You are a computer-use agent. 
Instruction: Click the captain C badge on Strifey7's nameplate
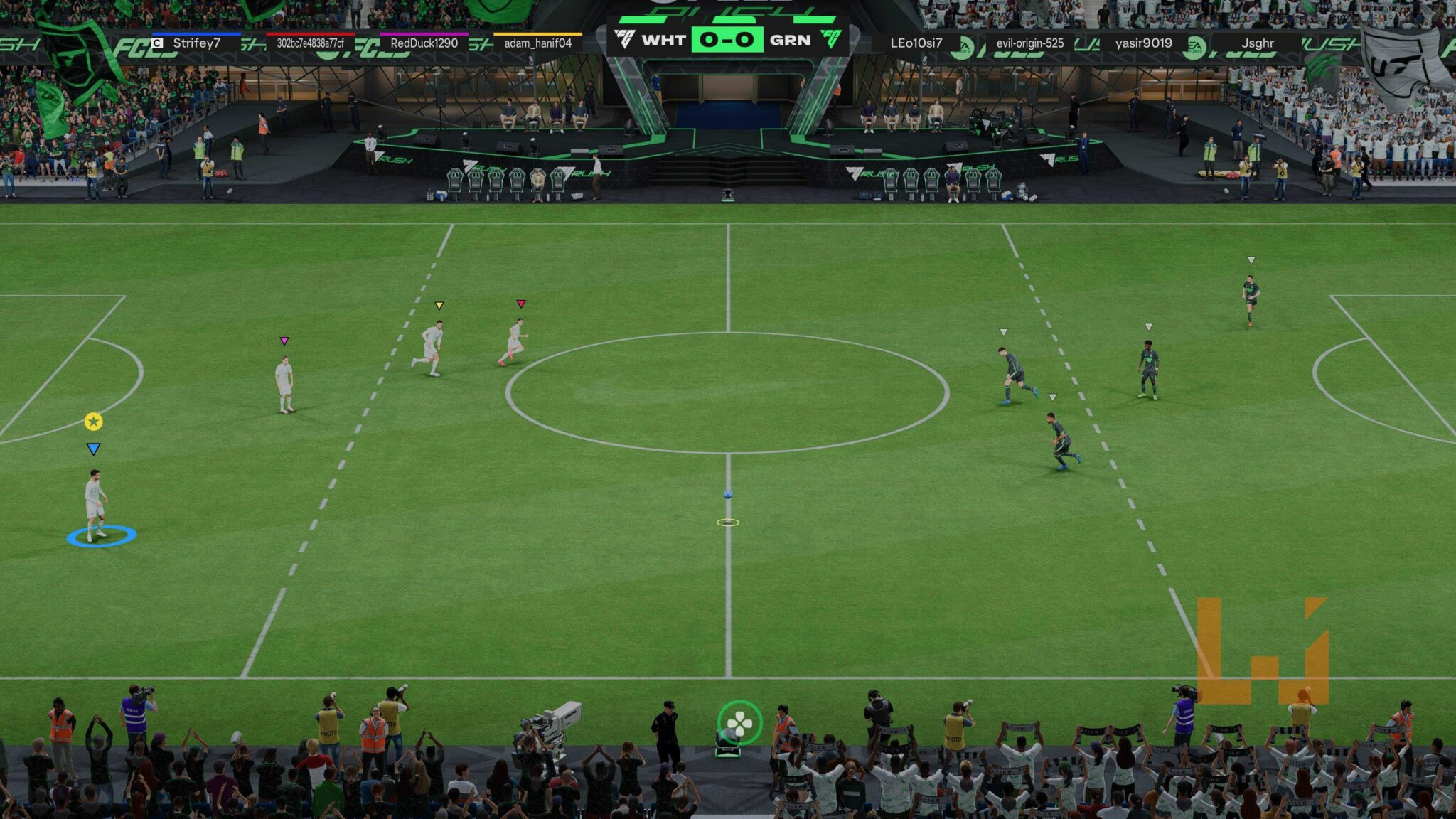[156, 43]
